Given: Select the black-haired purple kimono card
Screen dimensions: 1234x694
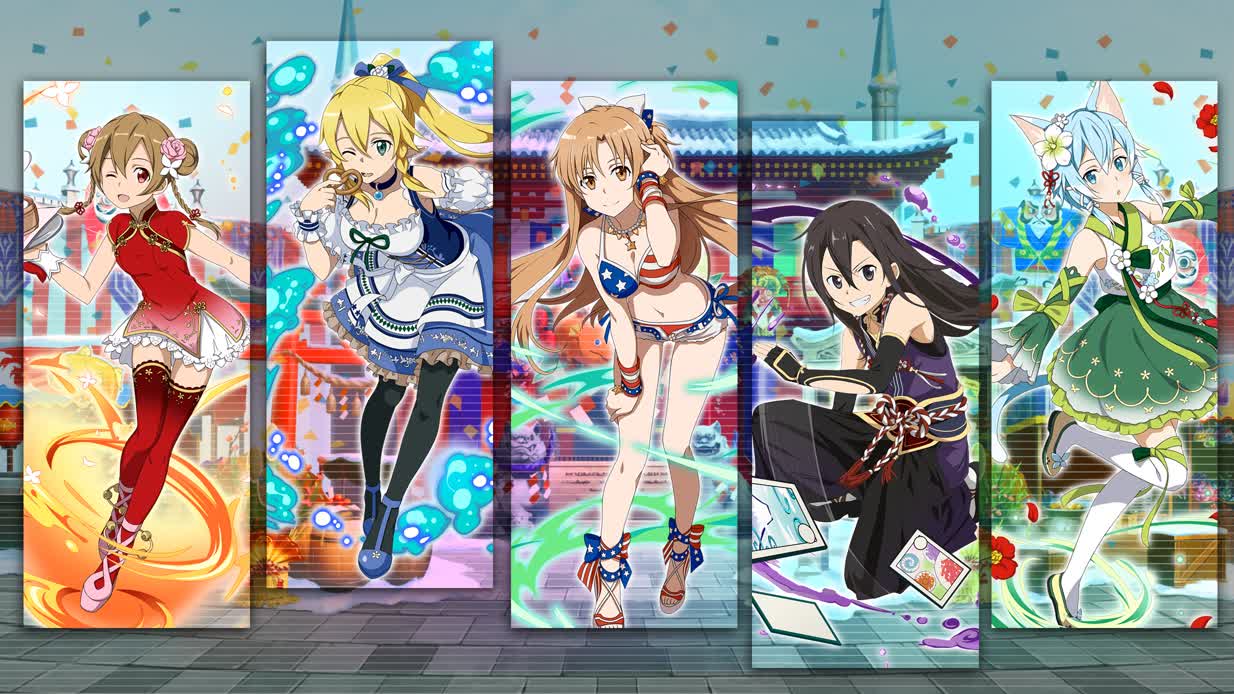Looking at the screenshot, I should [865, 394].
